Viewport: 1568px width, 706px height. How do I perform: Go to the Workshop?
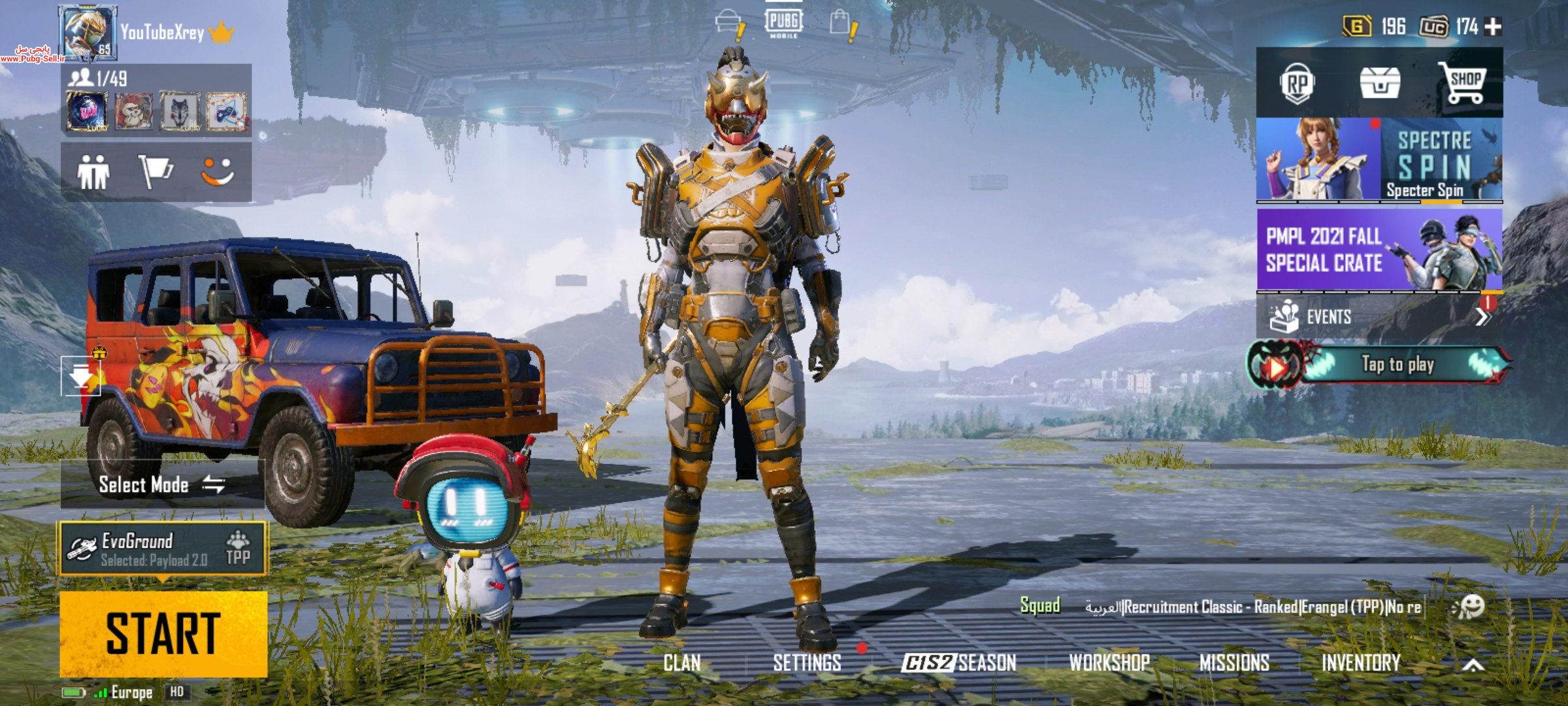[1109, 663]
